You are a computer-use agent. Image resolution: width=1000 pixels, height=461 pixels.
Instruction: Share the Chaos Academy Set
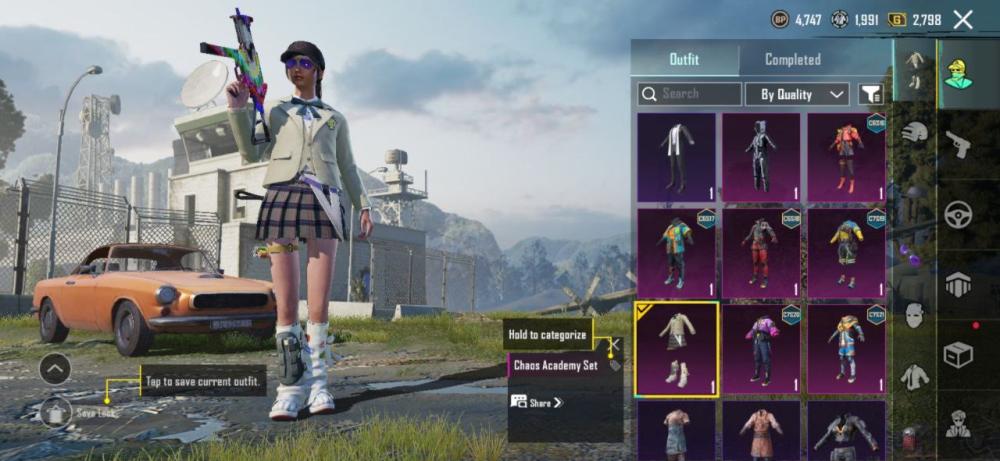(x=537, y=402)
